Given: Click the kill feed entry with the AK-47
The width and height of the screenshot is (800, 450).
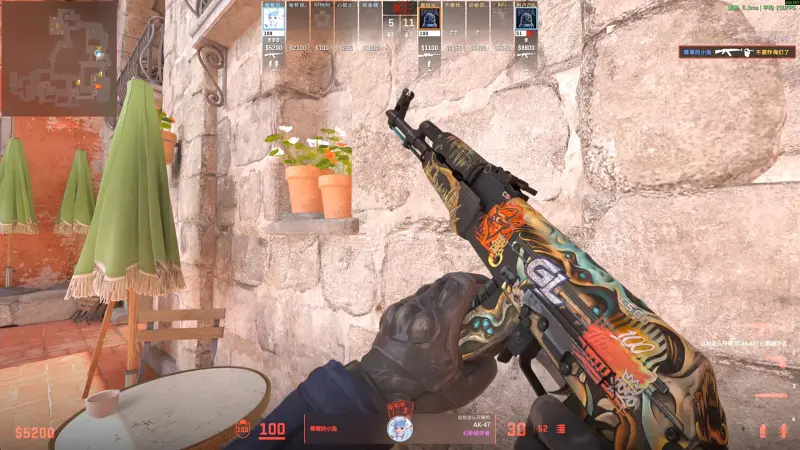Looking at the screenshot, I should coord(723,52).
